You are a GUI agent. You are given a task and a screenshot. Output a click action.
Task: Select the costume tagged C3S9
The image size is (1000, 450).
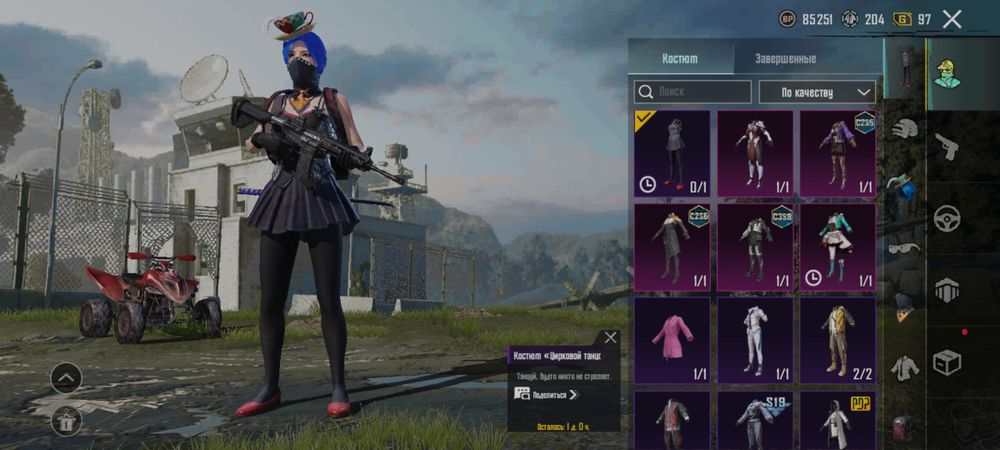(x=755, y=247)
